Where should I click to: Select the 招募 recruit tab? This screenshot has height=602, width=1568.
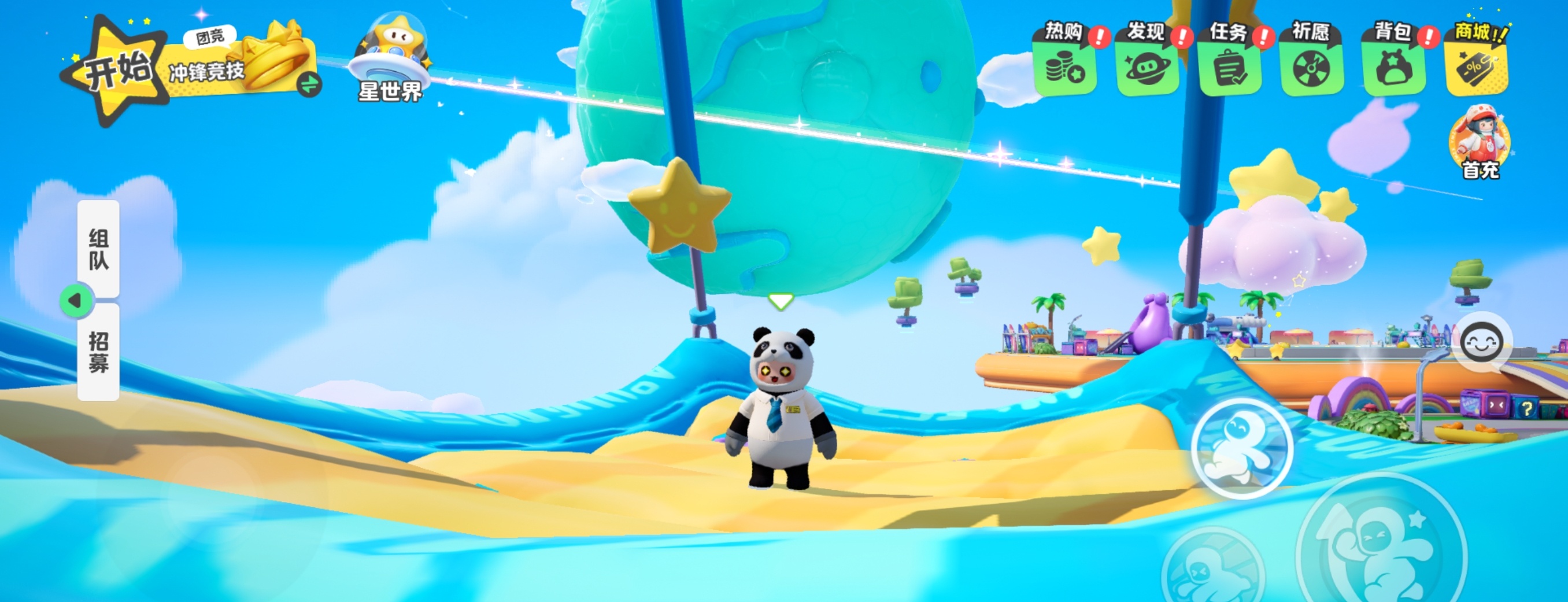99,352
